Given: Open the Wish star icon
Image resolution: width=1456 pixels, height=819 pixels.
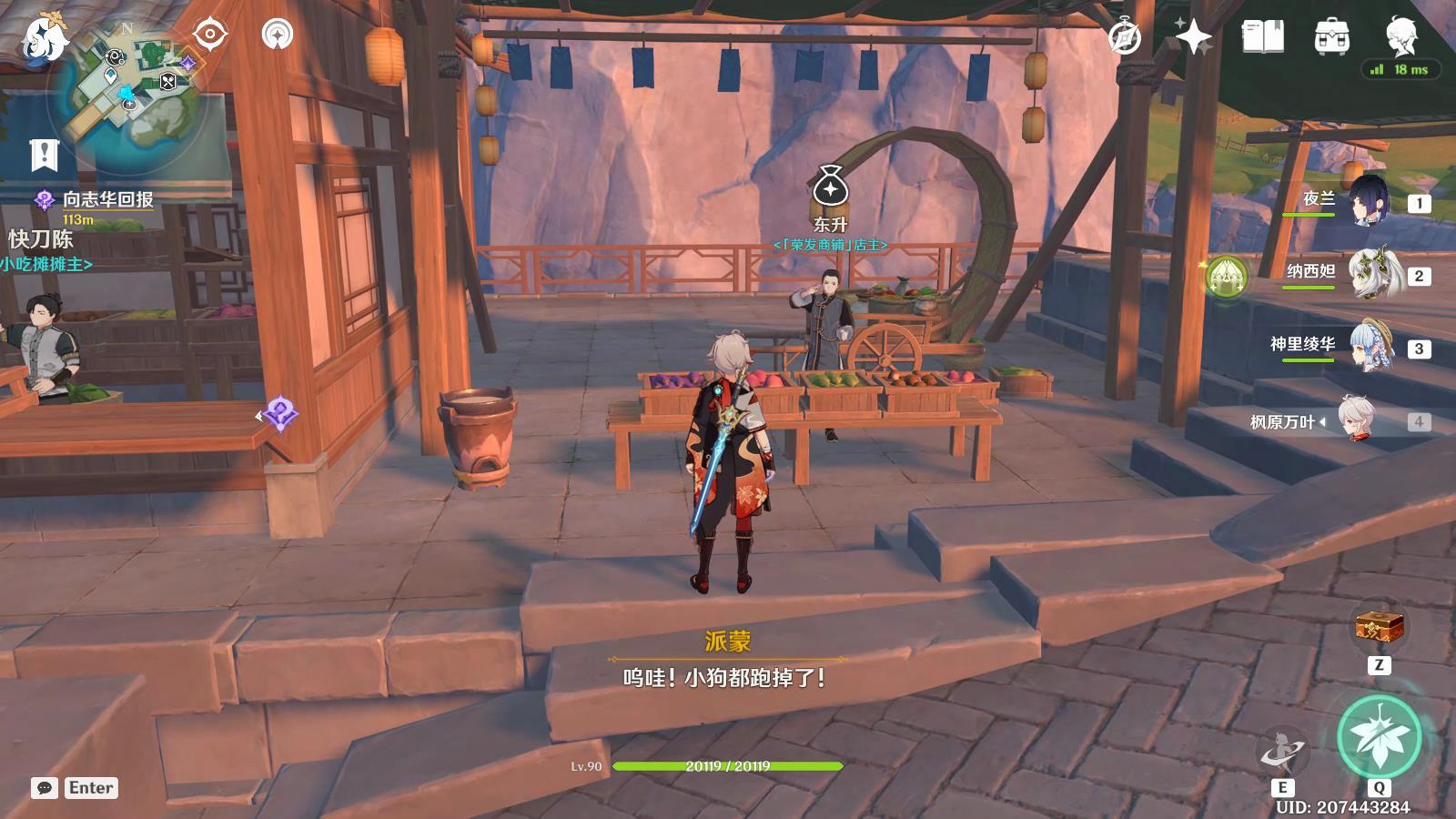Looking at the screenshot, I should point(1193,37).
